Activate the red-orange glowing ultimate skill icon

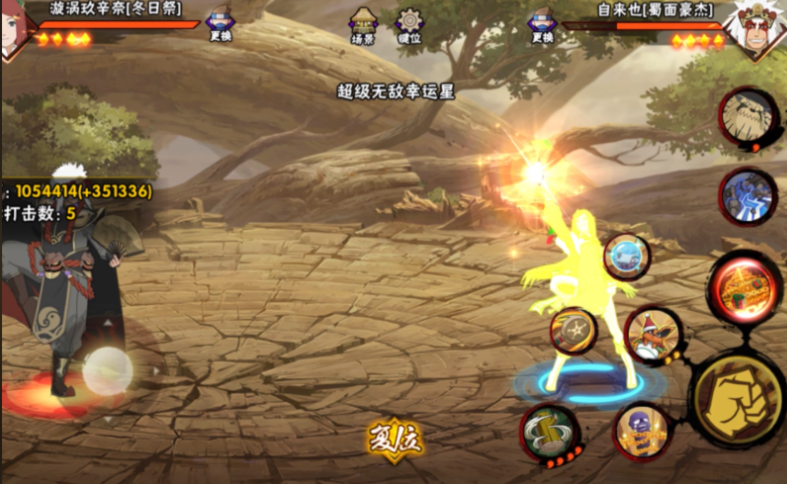point(745,288)
